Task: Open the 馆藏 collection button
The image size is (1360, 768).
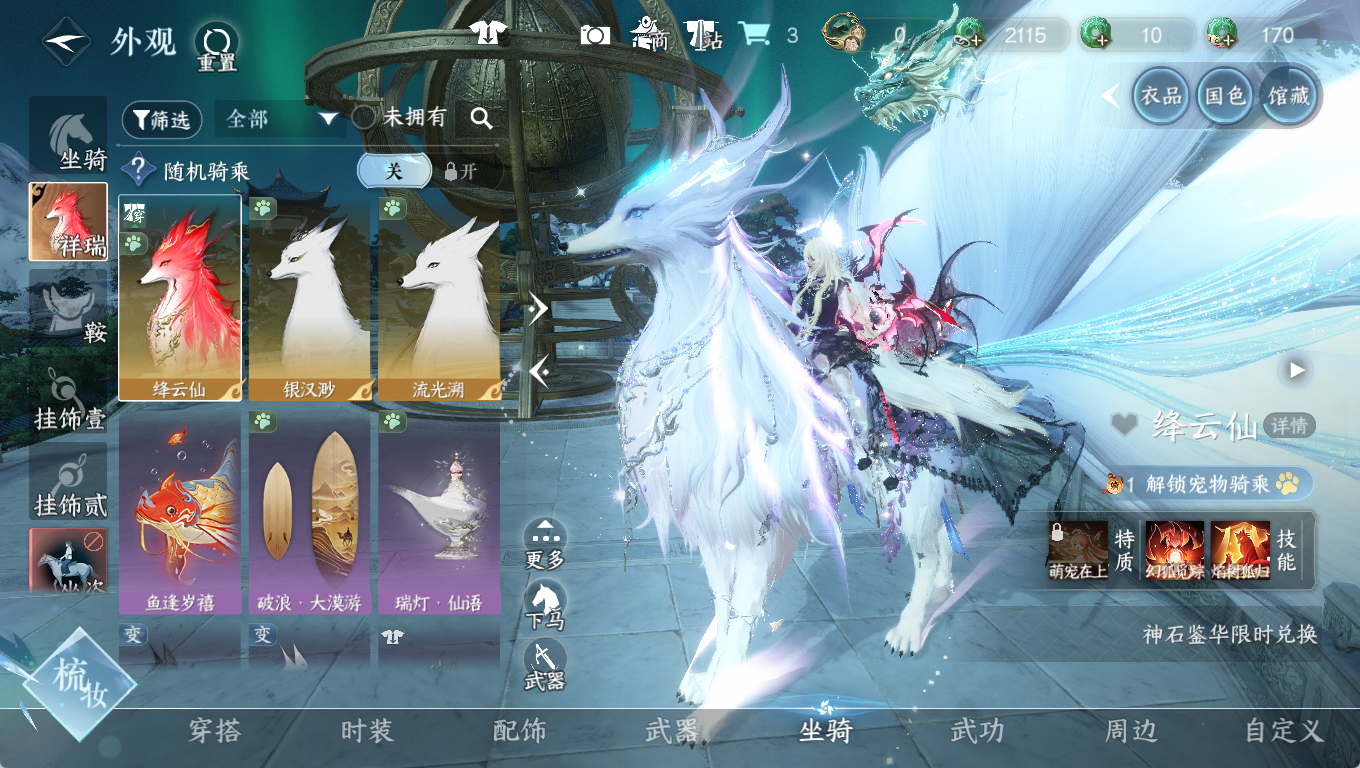Action: coord(1289,96)
